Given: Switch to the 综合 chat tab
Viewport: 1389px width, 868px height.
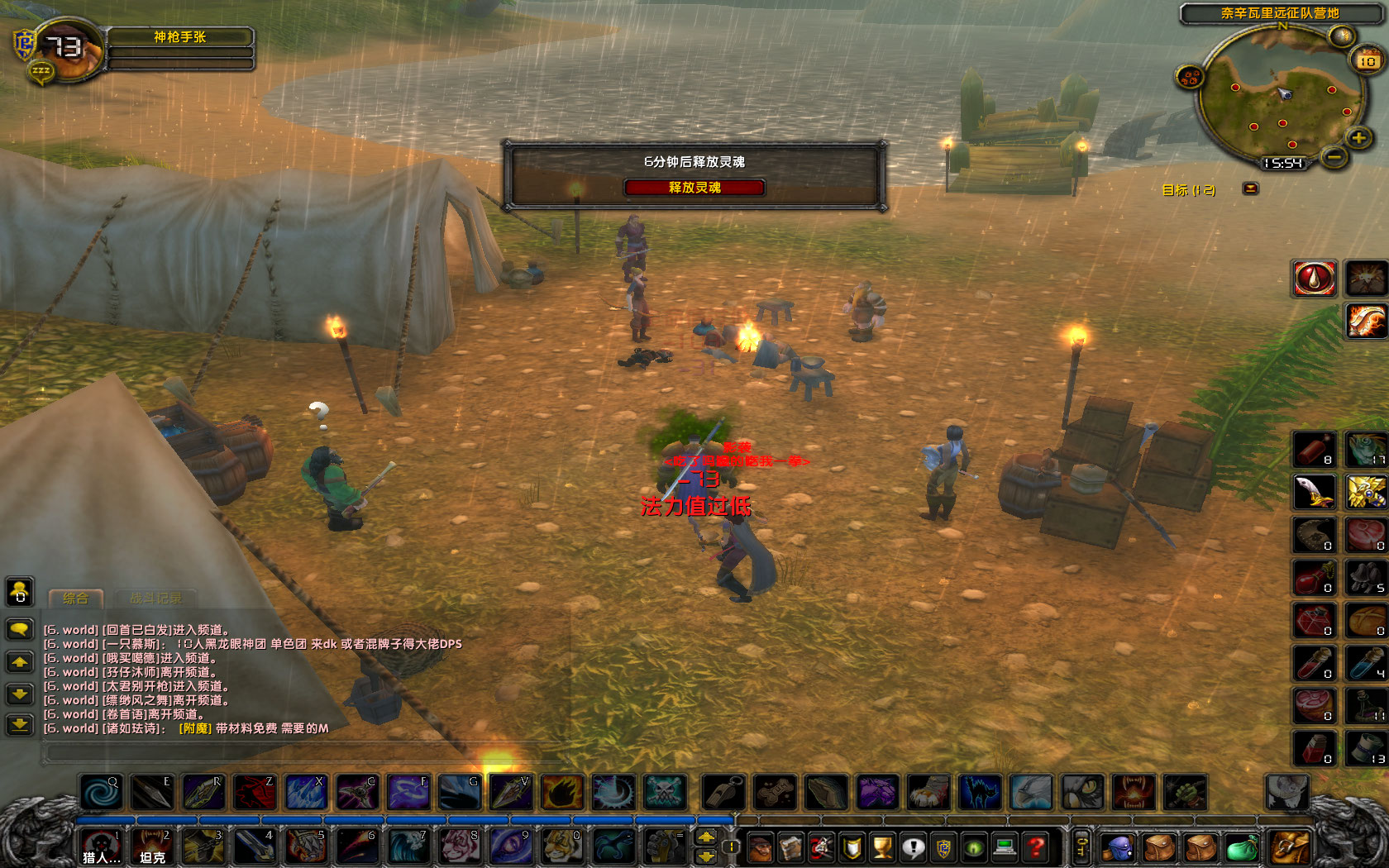Looking at the screenshot, I should tap(76, 598).
